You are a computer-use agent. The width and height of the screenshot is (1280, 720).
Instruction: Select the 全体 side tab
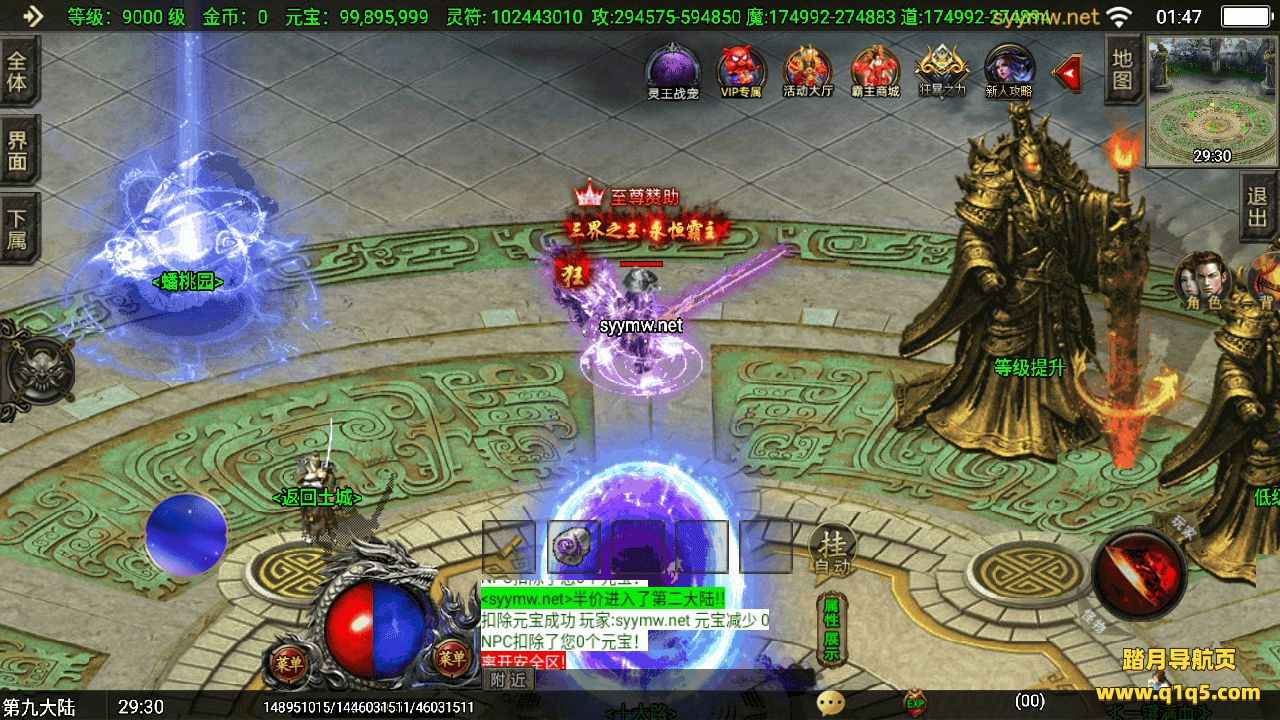[x=18, y=70]
